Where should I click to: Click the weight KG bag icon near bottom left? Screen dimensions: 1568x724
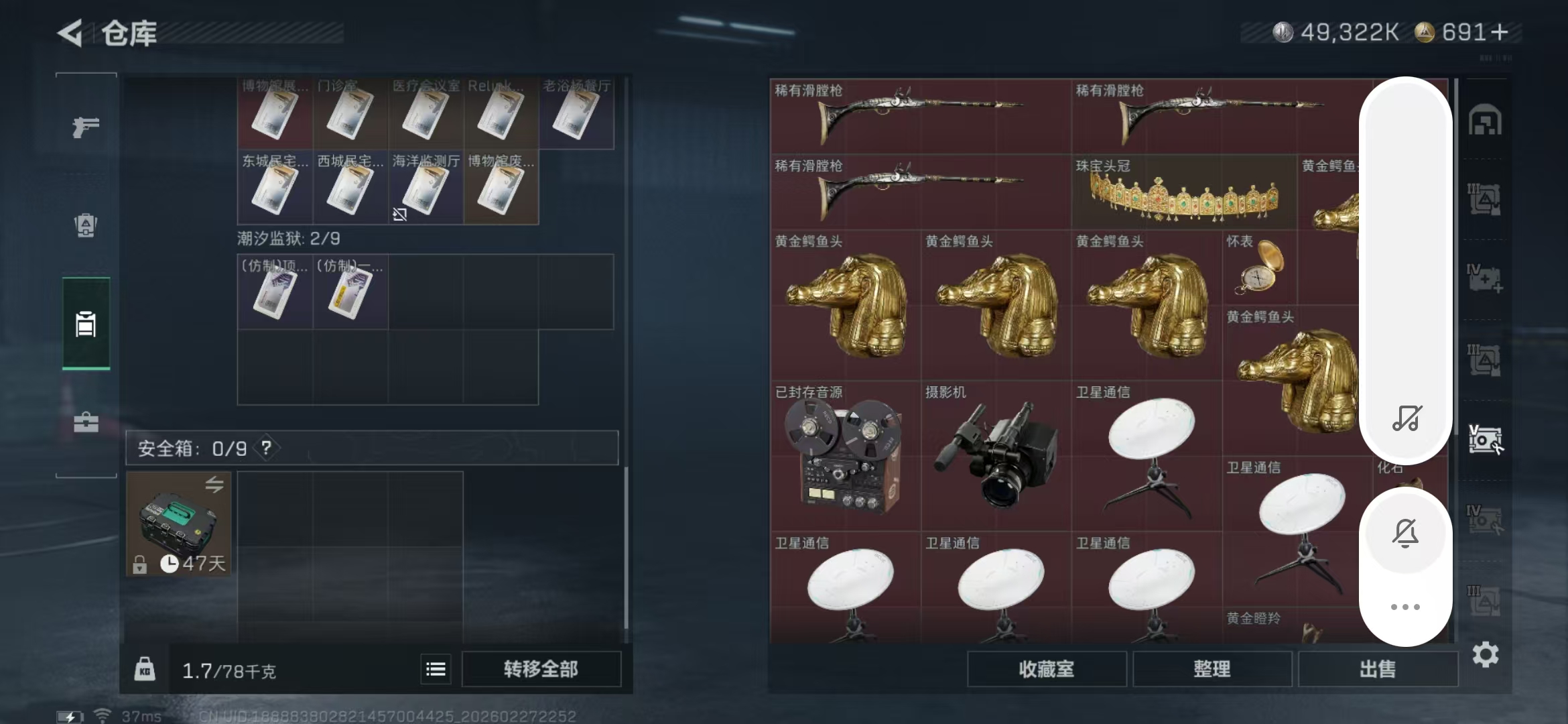(144, 668)
